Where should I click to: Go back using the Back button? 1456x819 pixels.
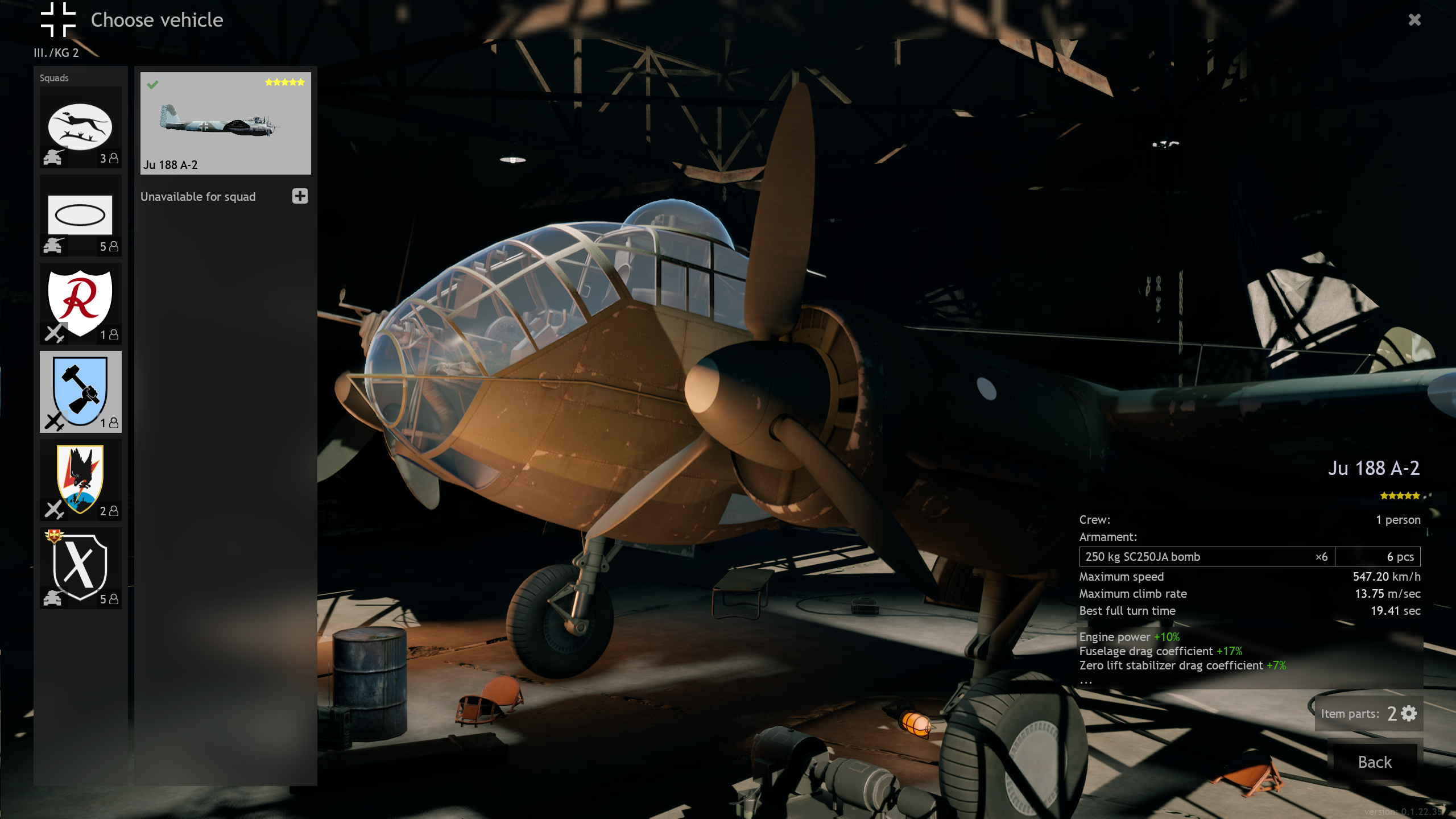click(x=1374, y=762)
